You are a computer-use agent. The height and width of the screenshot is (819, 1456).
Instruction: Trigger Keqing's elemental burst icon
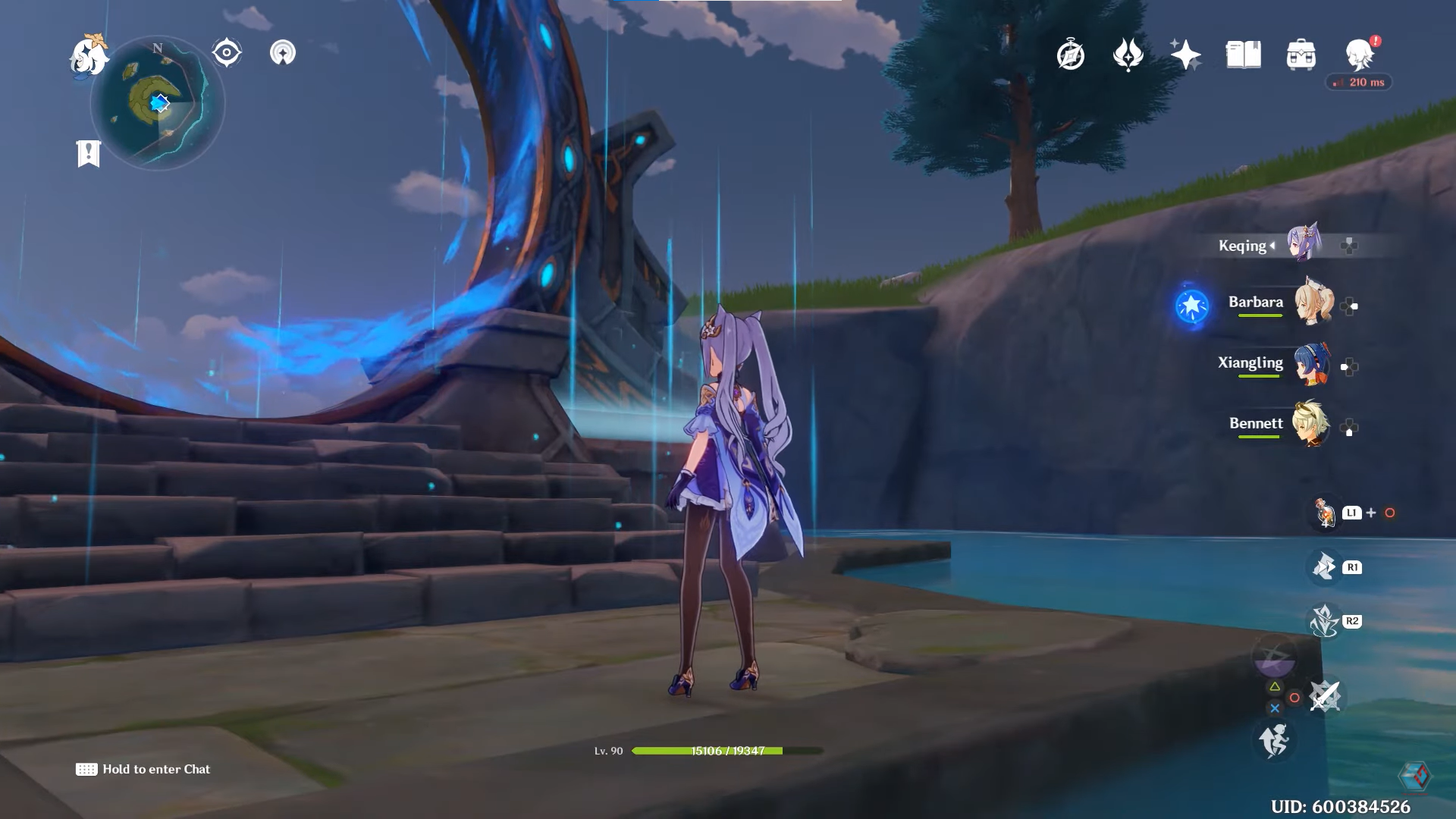coord(1324,621)
